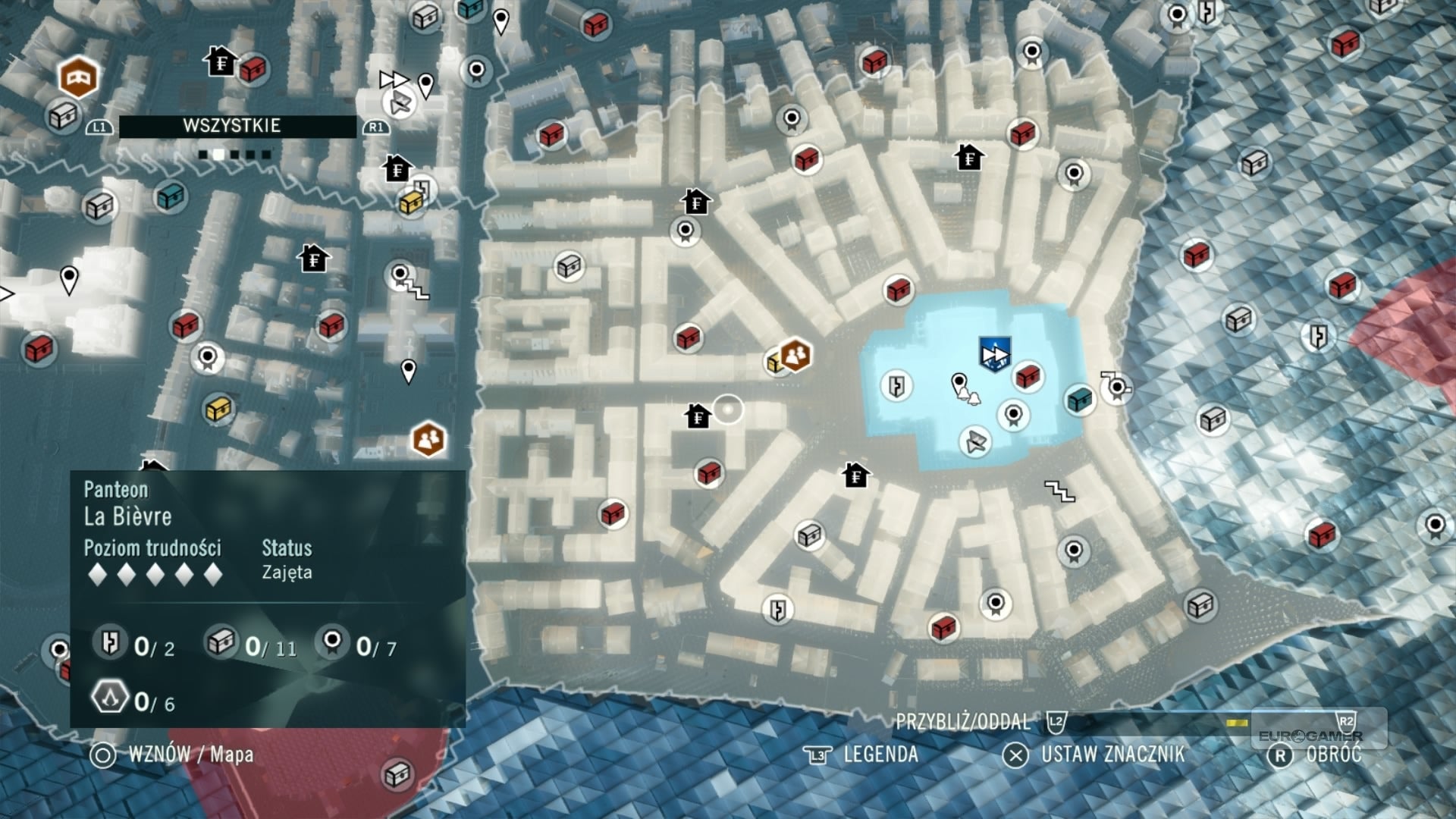Choose the blue fast travel shield marker

click(x=994, y=354)
